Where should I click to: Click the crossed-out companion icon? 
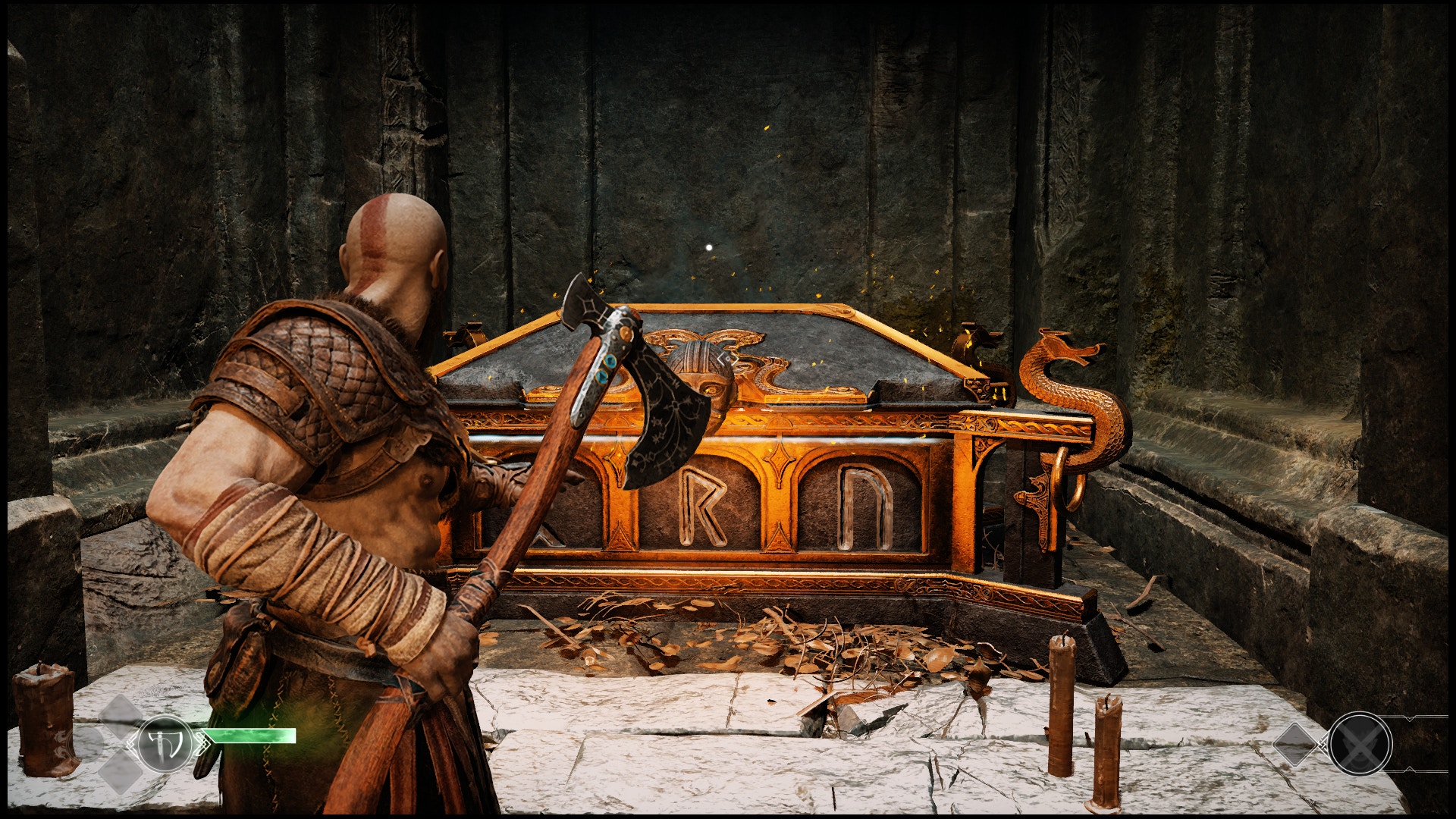pyautogui.click(x=1360, y=745)
